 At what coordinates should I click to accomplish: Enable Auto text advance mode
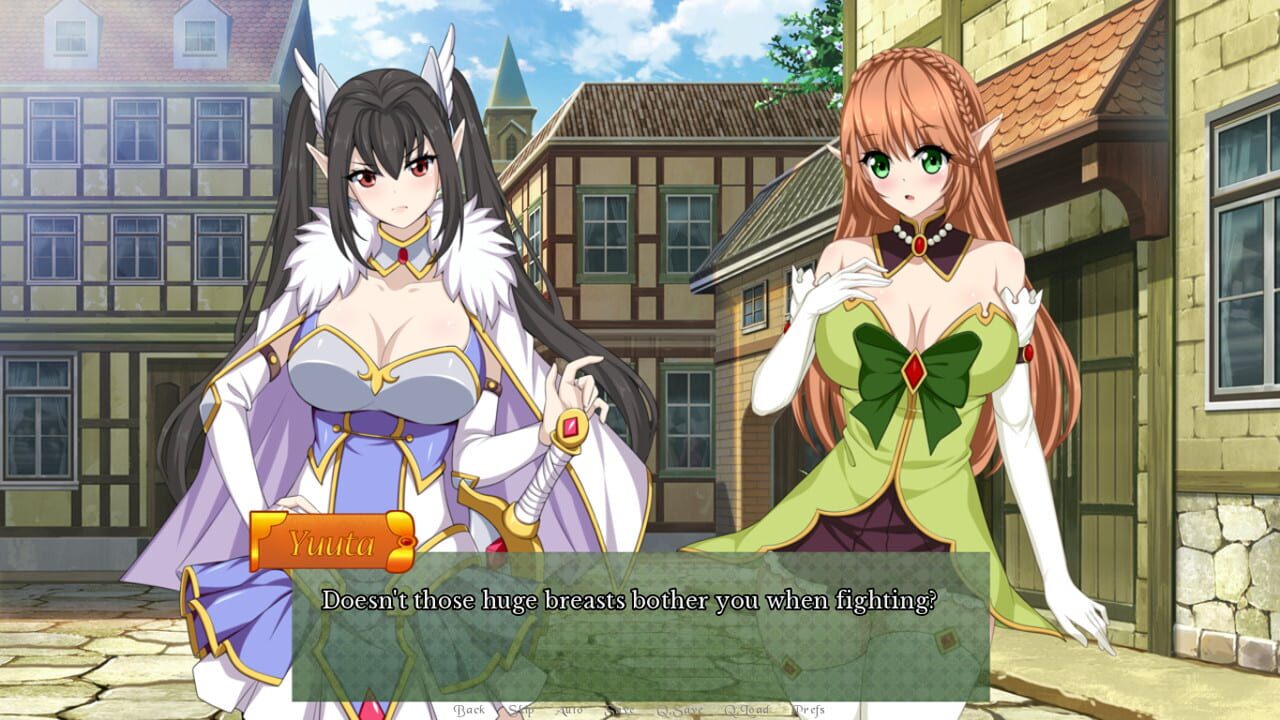point(568,710)
